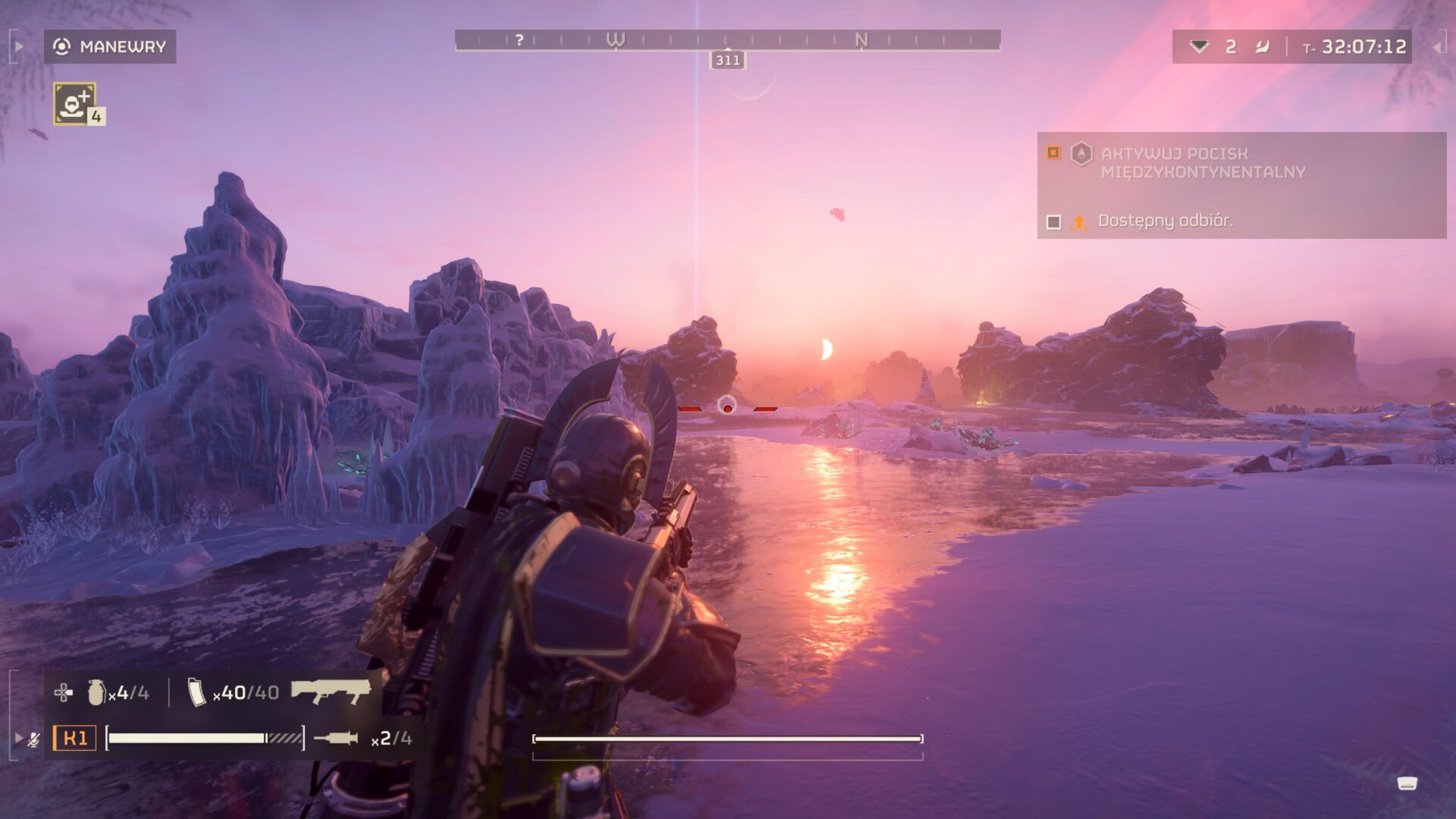Select the Aktywuj Pocisk Międzykontynentalny objective
Screen dimensions: 1456x819
point(1202,162)
